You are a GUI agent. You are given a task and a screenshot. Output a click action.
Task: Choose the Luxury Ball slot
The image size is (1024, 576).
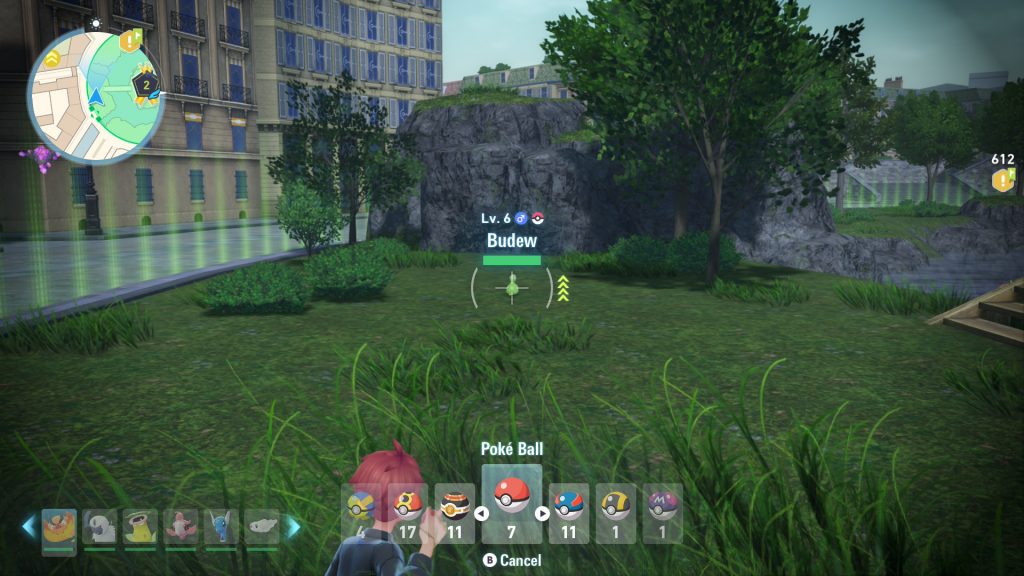(455, 507)
